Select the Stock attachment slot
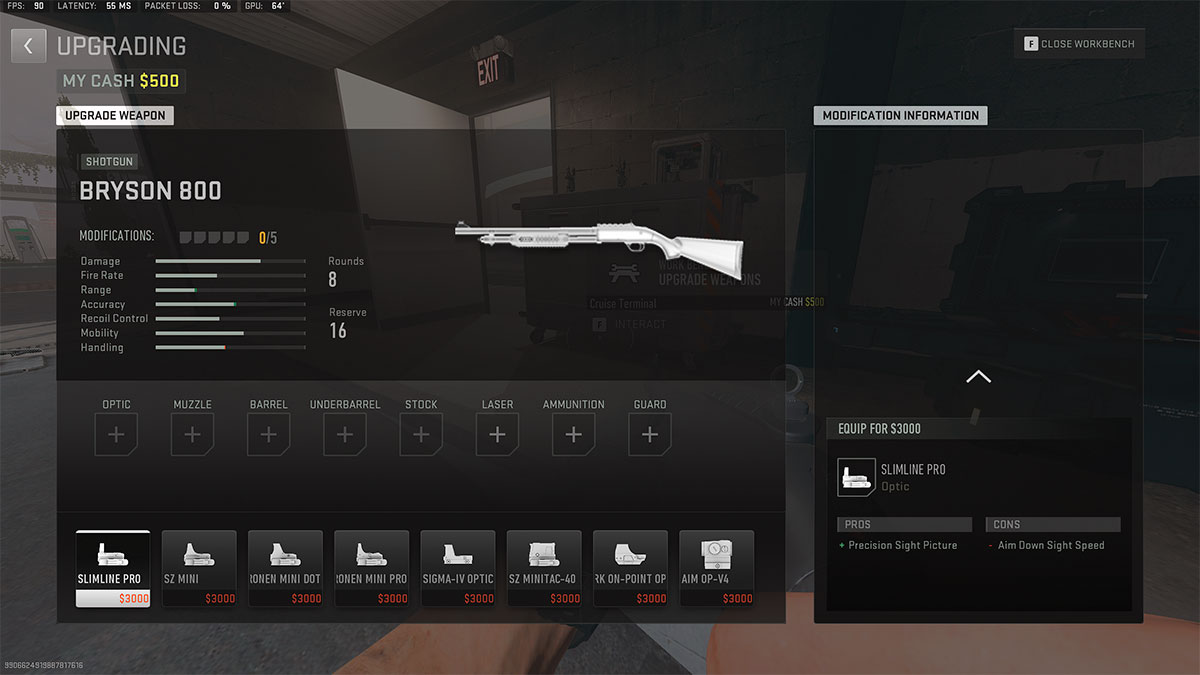This screenshot has width=1200, height=675. (421, 435)
